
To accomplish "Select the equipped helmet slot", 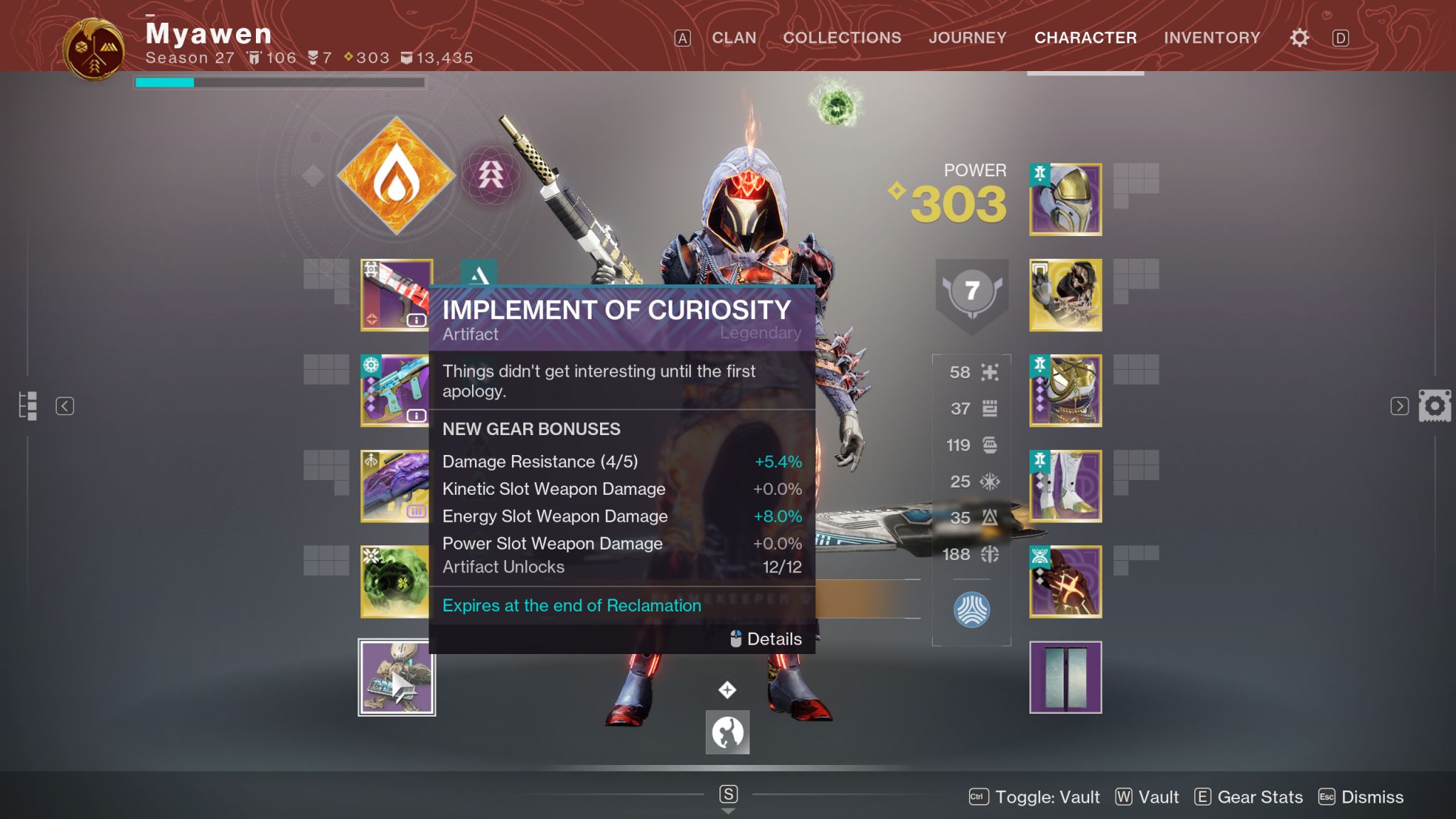I will click(x=1065, y=200).
